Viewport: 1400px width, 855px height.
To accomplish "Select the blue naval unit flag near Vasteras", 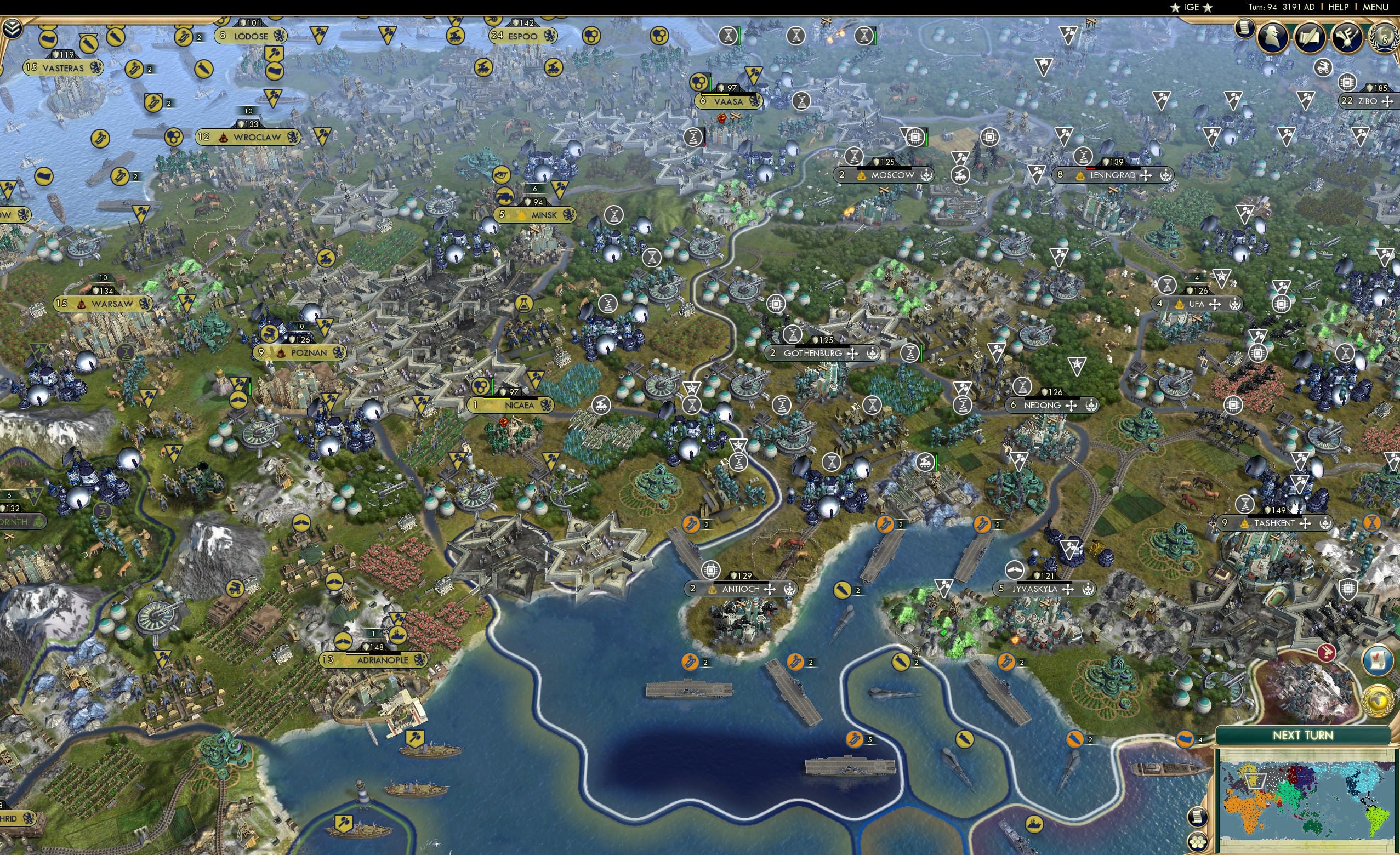I will tap(134, 70).
